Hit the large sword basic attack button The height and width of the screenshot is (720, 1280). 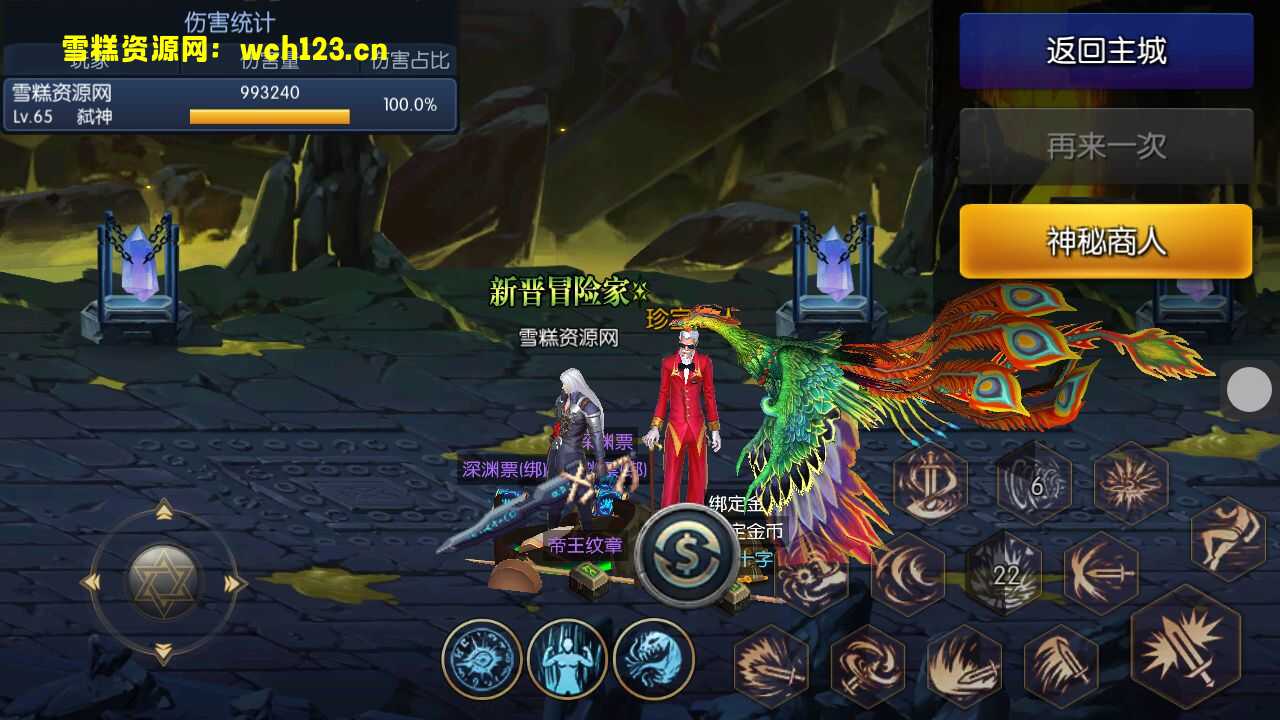tap(1185, 647)
